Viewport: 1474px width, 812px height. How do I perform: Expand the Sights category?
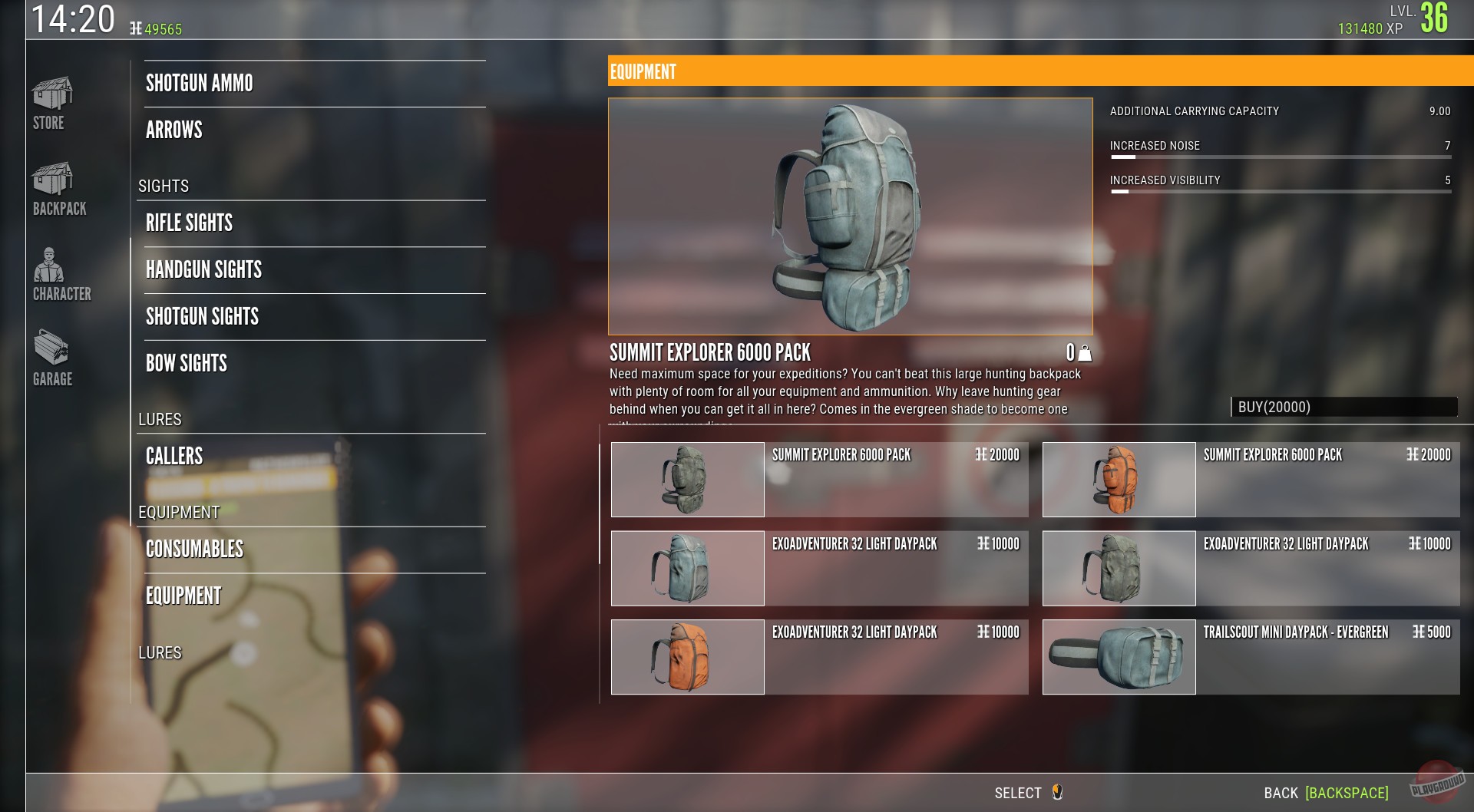(x=164, y=186)
